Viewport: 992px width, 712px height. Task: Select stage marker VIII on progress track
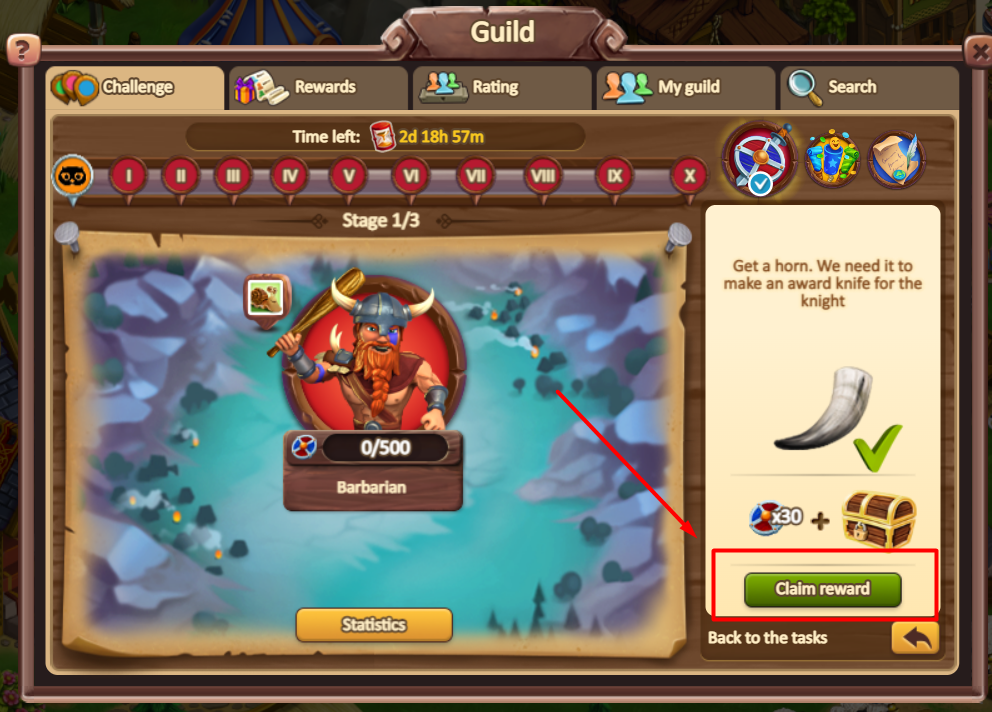[x=542, y=177]
